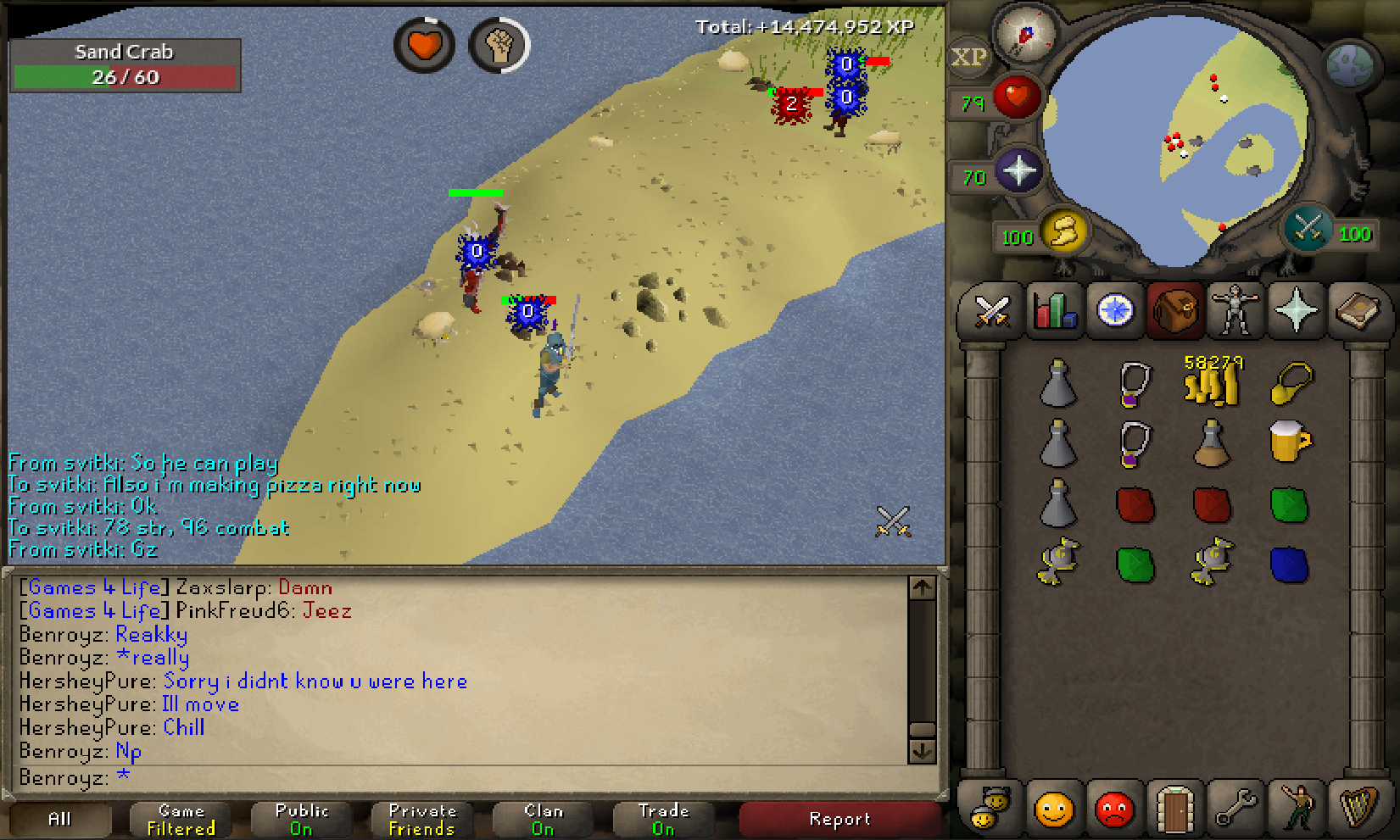Show the Stats bar chart tab

click(x=1054, y=311)
